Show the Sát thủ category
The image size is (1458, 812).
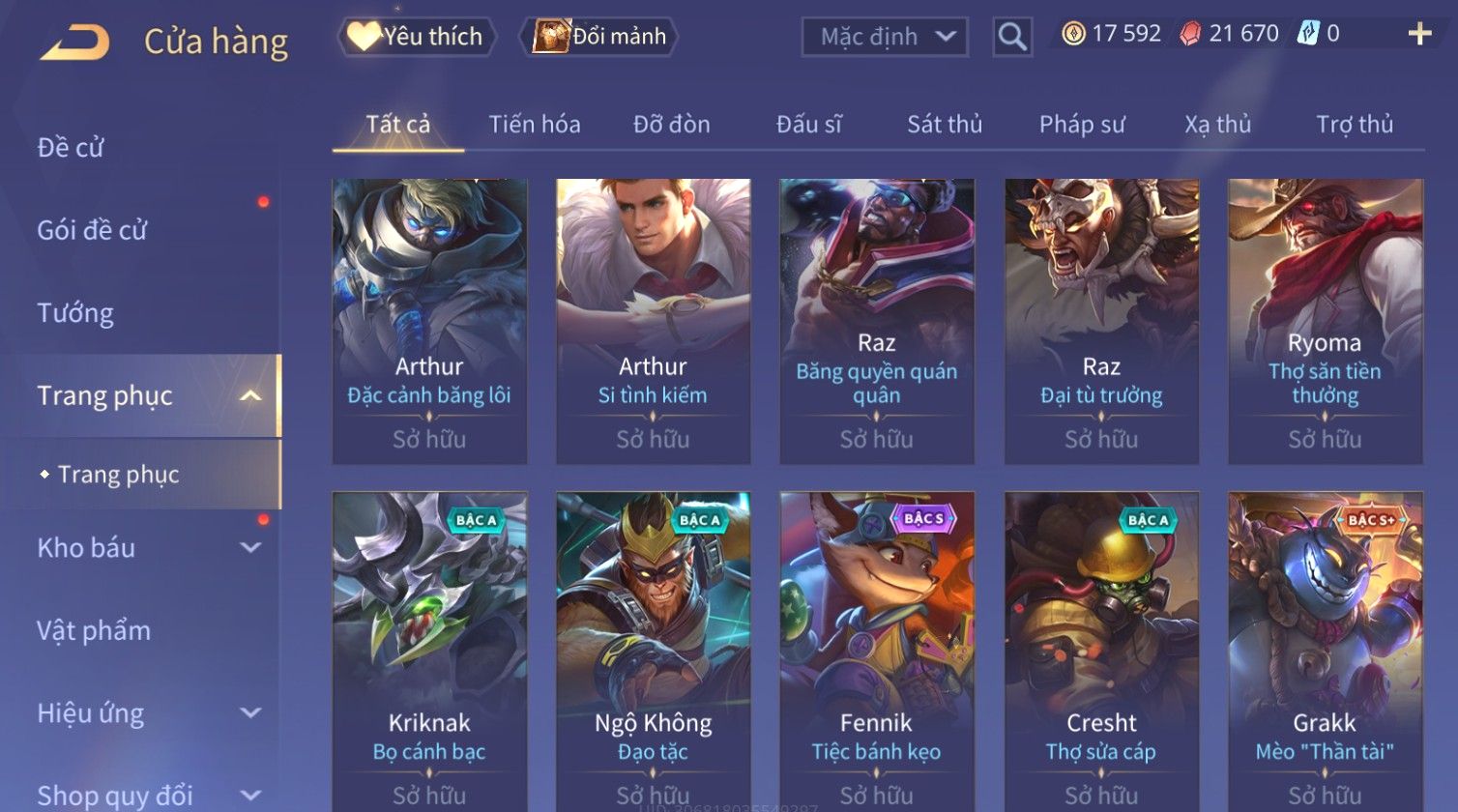coord(944,125)
